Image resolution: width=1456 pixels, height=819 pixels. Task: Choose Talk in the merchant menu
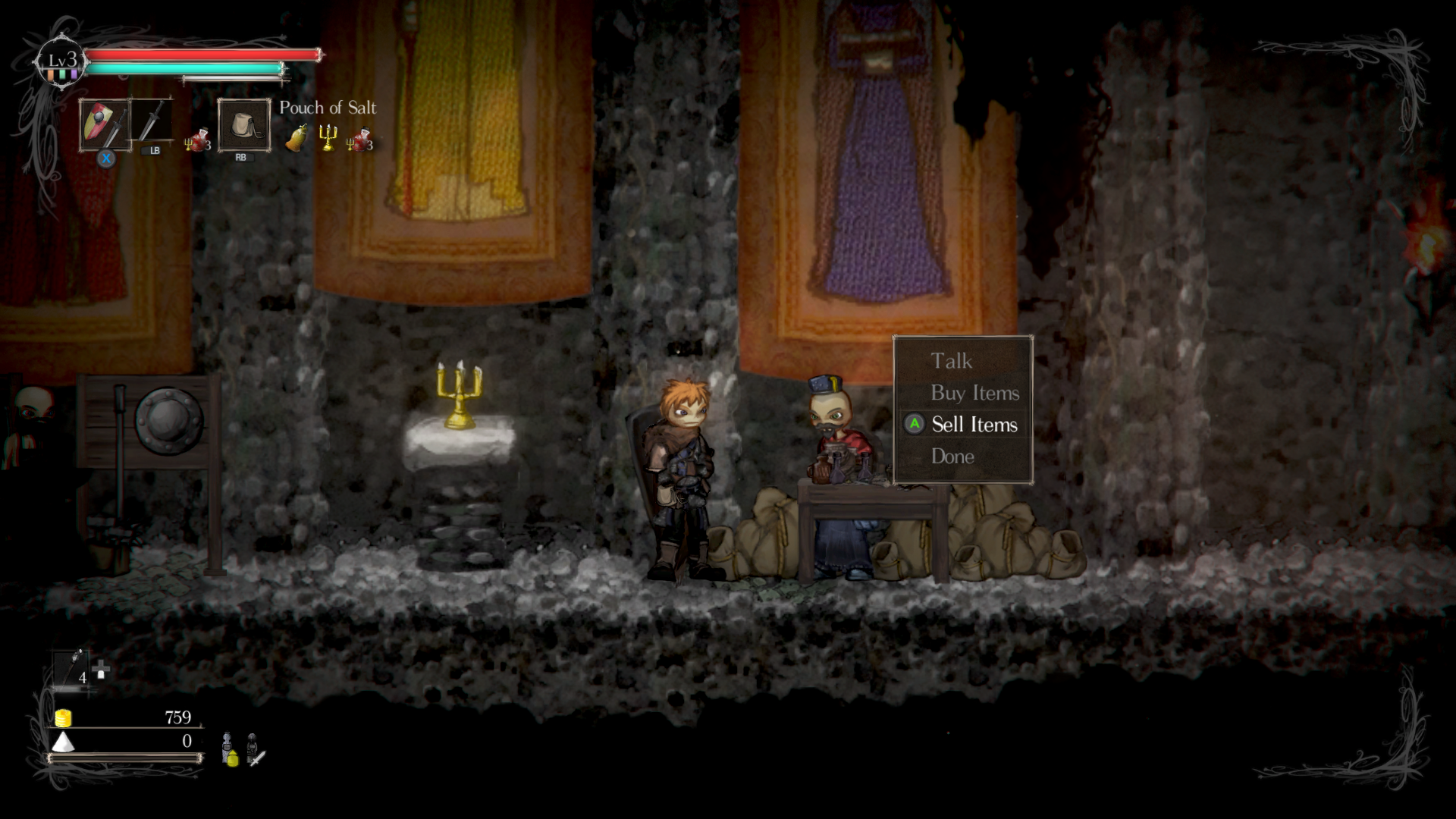pyautogui.click(x=951, y=361)
